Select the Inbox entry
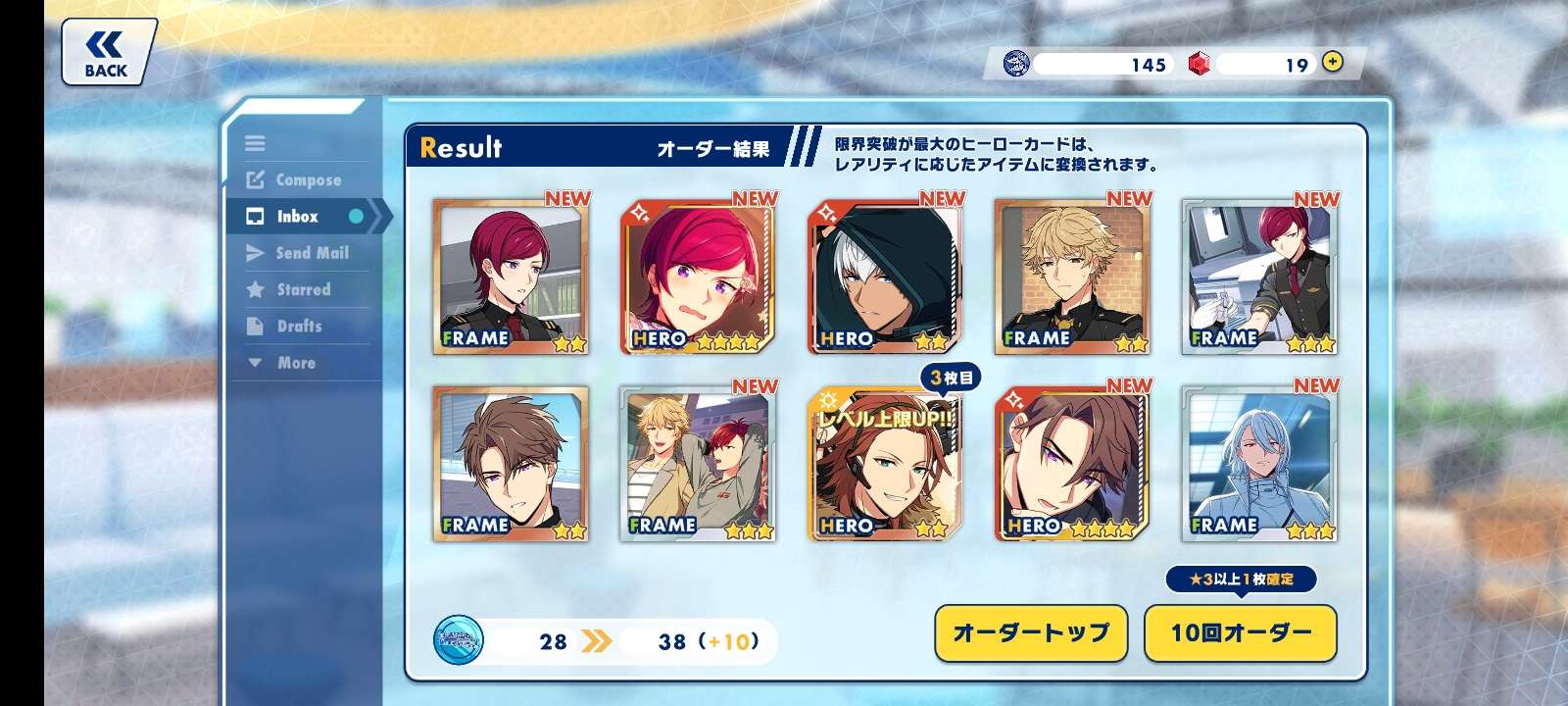 point(298,217)
